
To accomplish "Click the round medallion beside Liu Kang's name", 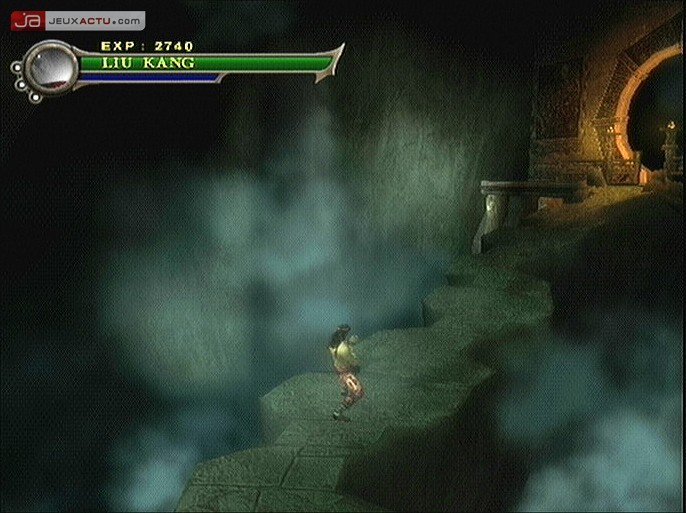I will click(x=50, y=67).
